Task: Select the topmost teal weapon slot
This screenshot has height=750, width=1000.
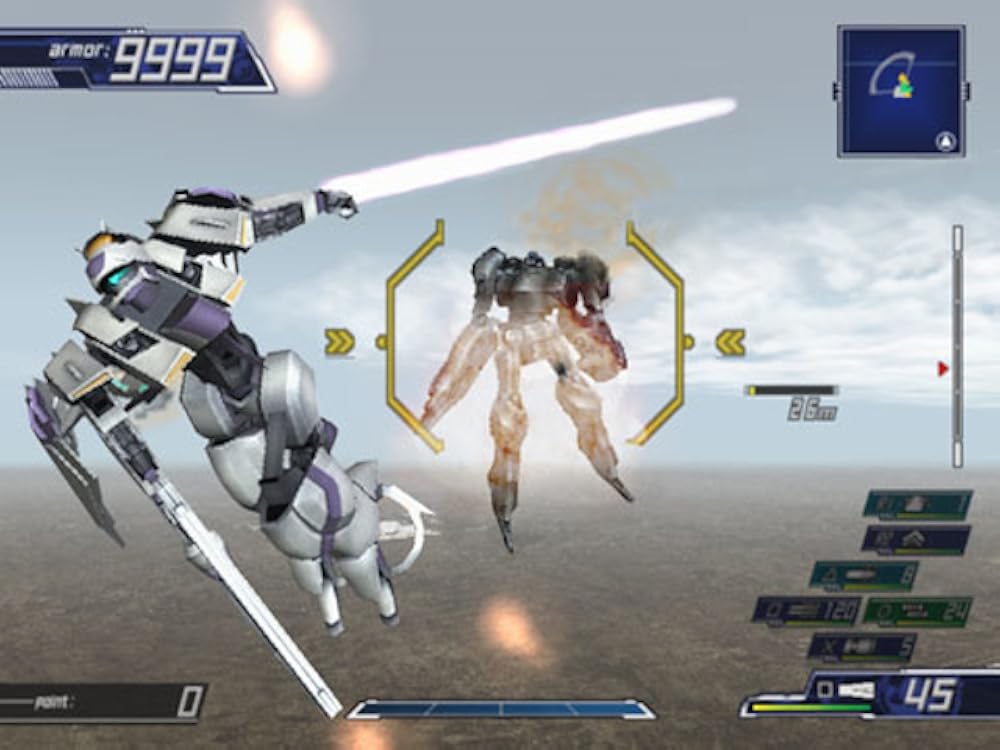Action: click(x=917, y=503)
